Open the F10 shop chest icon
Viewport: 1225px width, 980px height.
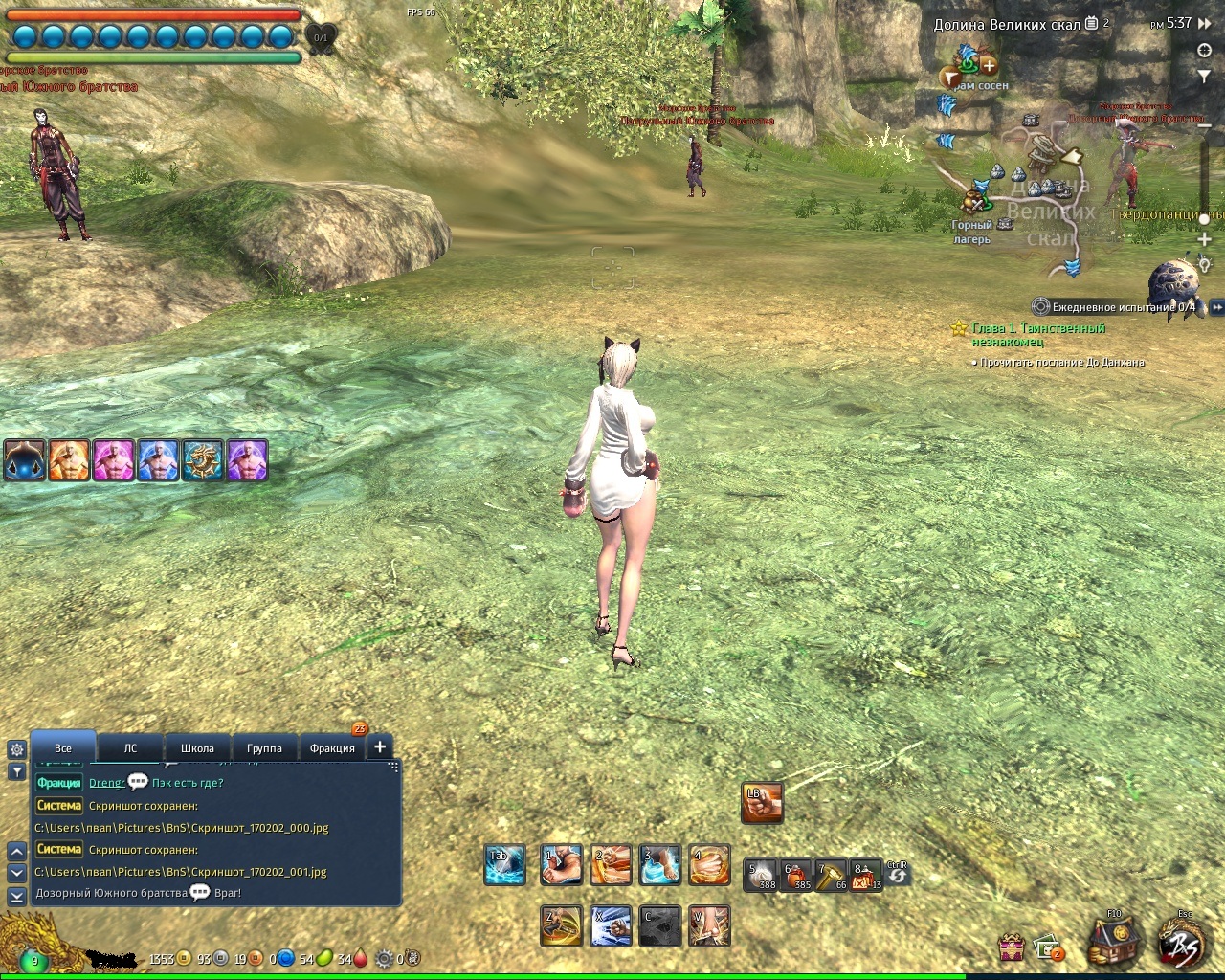click(x=1115, y=941)
